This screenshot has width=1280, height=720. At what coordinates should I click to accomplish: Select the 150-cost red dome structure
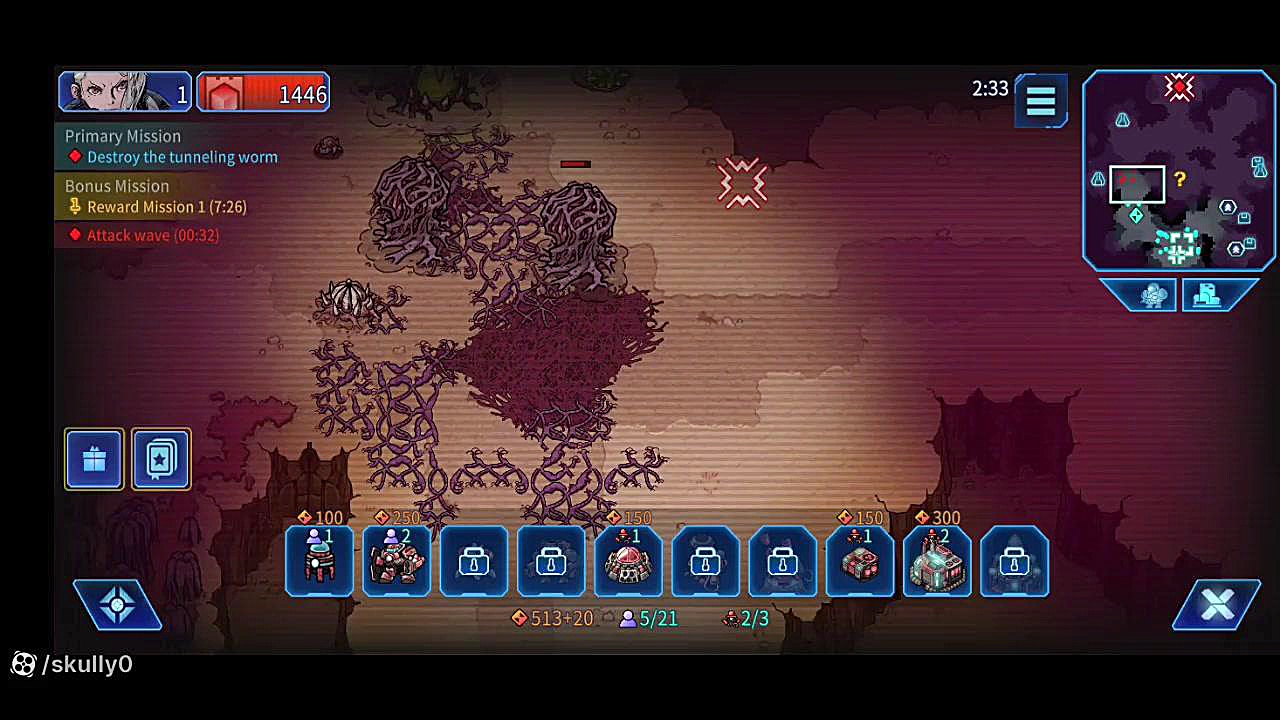(x=628, y=561)
